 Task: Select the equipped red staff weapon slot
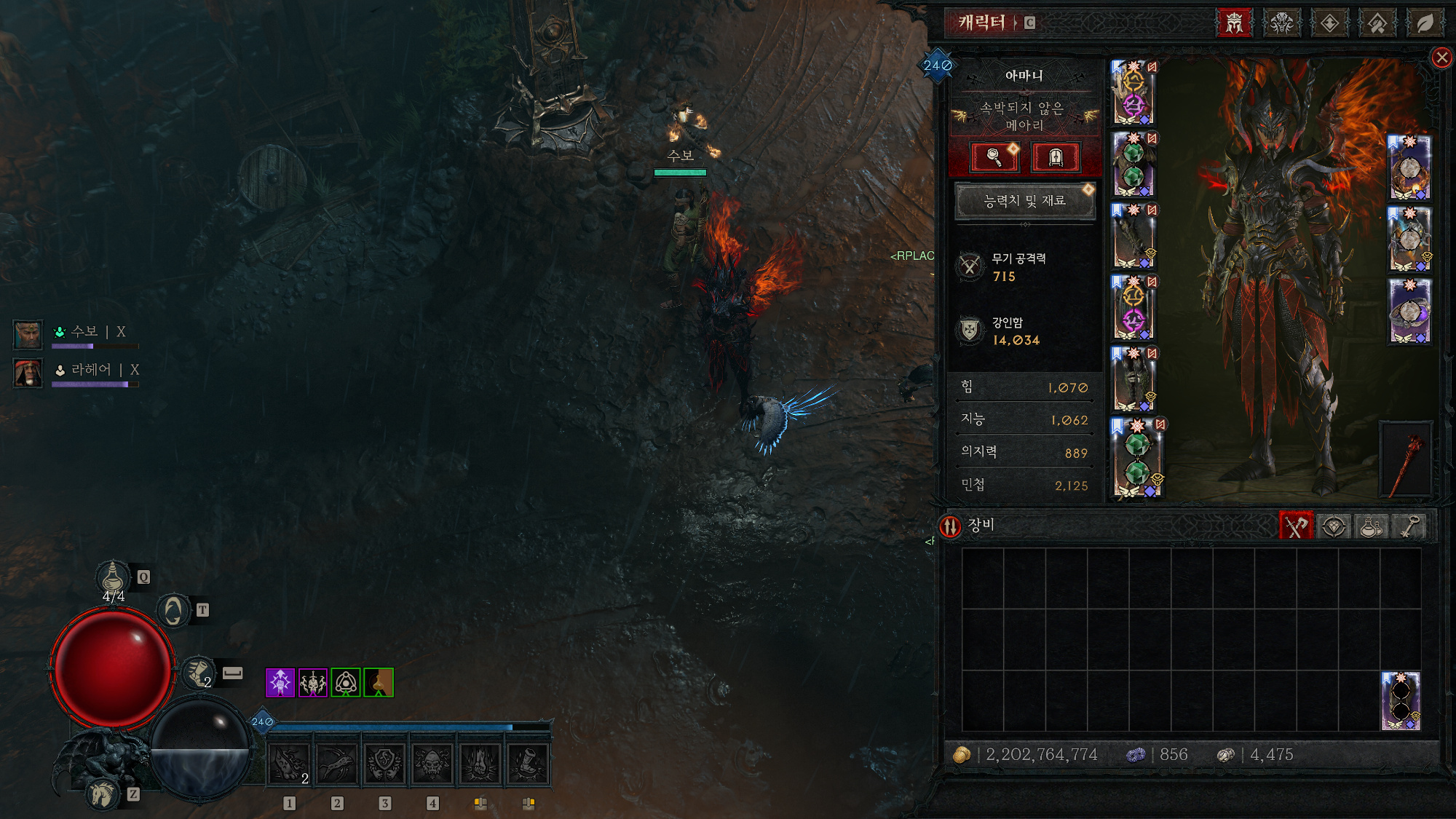click(x=1406, y=460)
